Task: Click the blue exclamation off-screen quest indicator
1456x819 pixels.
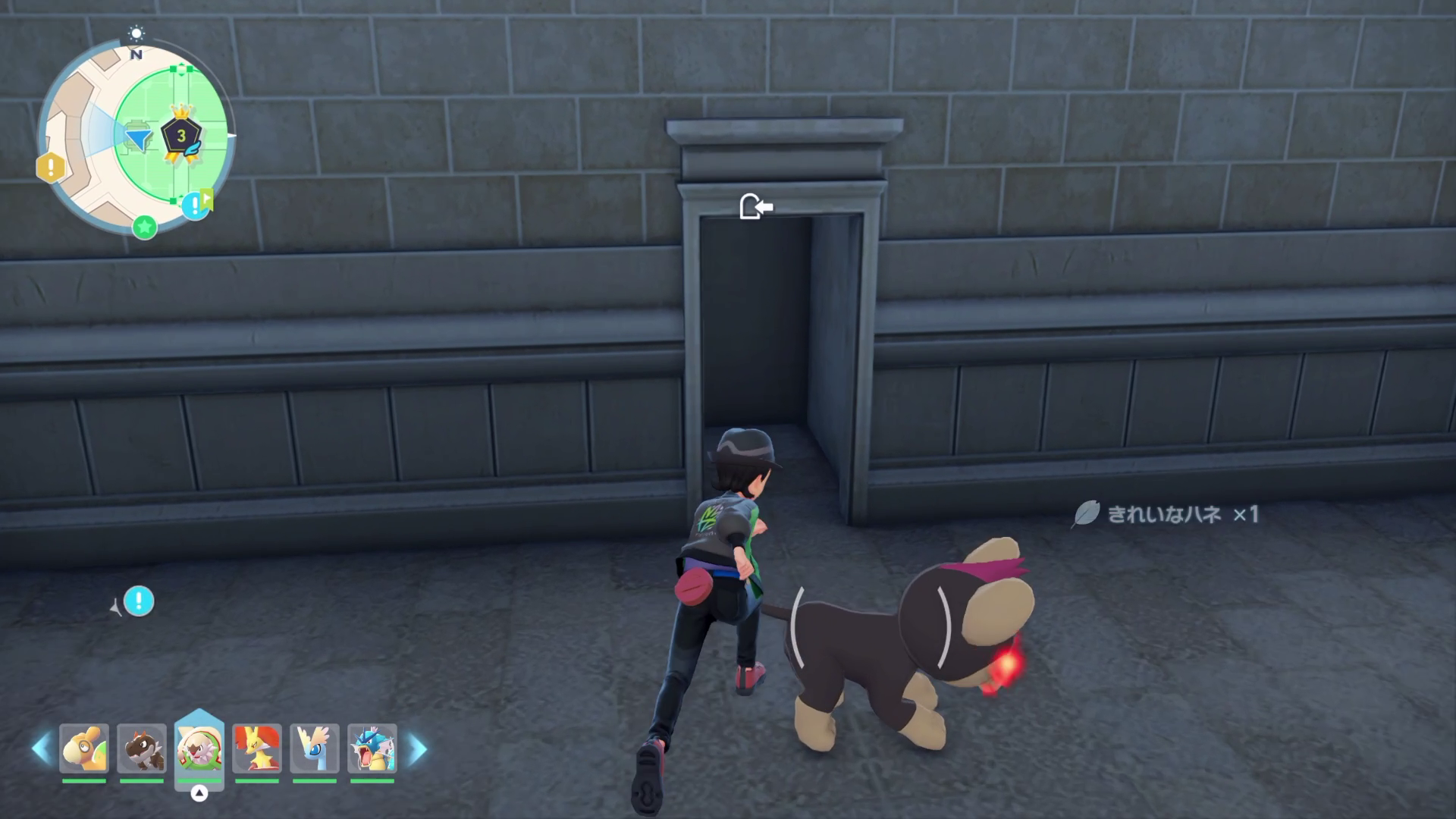Action: click(138, 601)
